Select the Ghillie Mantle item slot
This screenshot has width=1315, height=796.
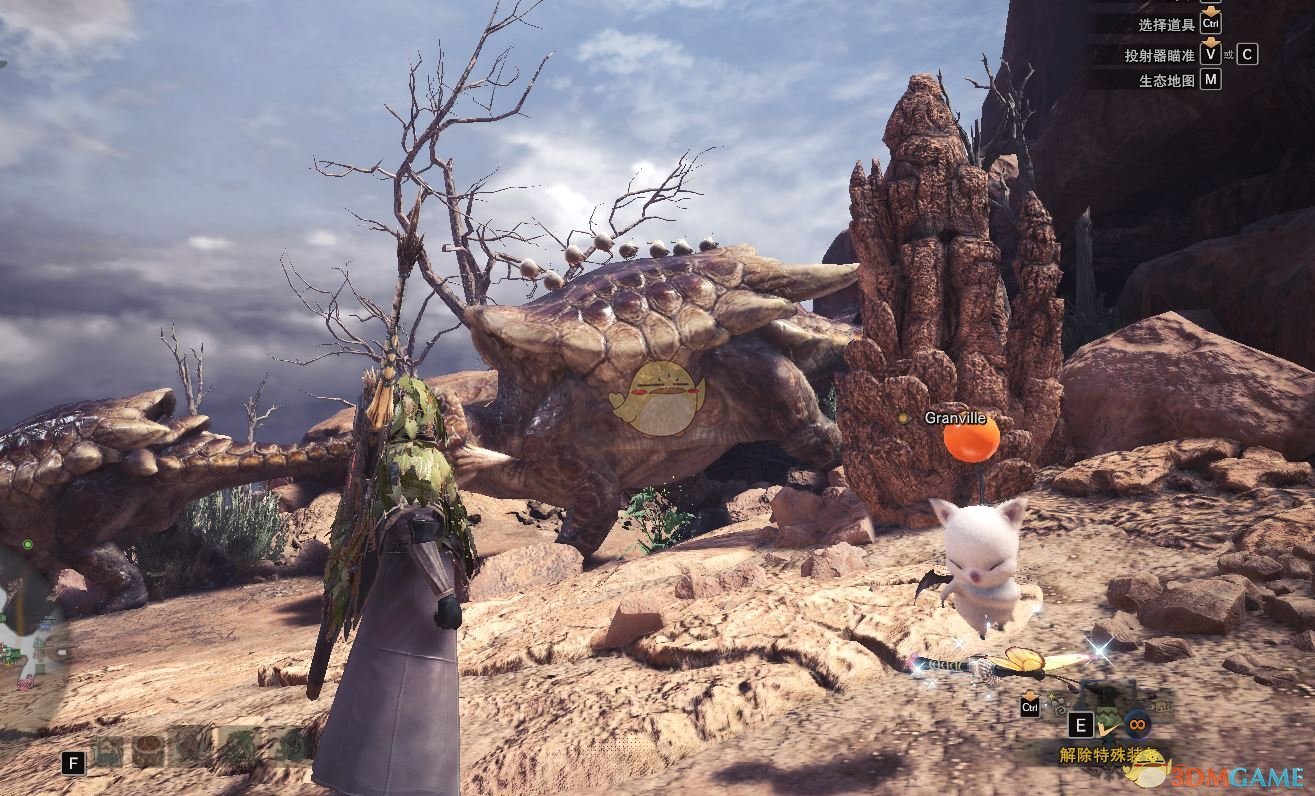[1106, 722]
